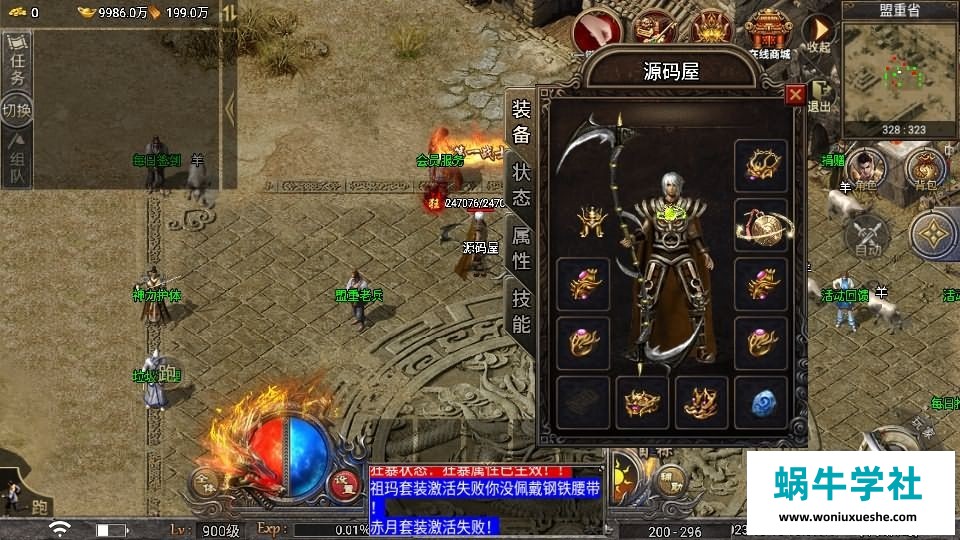Open the 背包 backpack
Screen dimensions: 960x540
tap(926, 170)
